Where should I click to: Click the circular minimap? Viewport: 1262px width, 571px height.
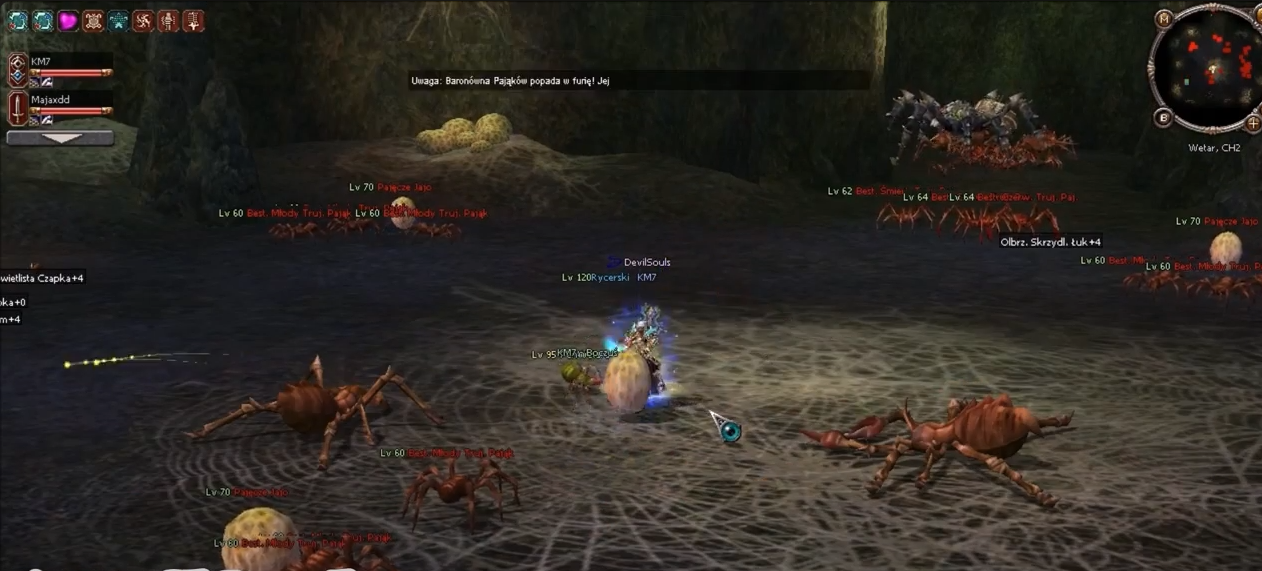[1212, 68]
